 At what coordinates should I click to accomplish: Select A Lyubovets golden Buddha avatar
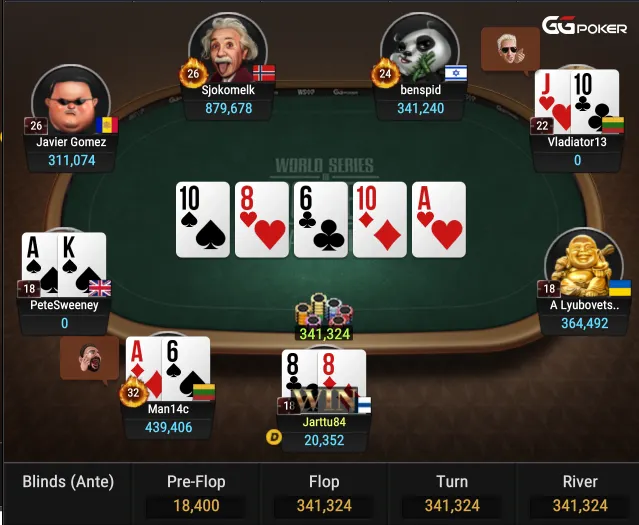(x=583, y=264)
